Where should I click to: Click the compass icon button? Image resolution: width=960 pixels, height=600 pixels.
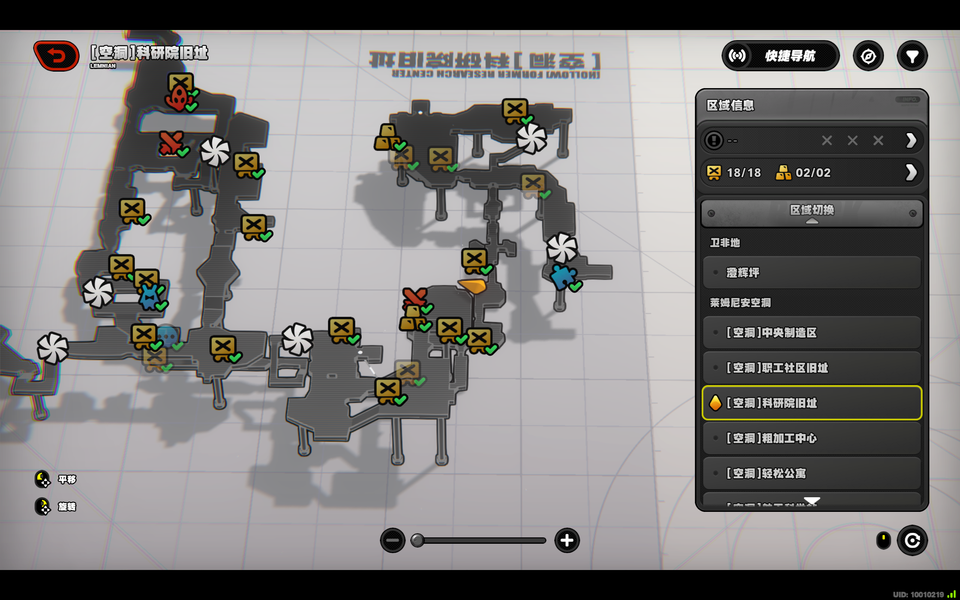click(868, 56)
